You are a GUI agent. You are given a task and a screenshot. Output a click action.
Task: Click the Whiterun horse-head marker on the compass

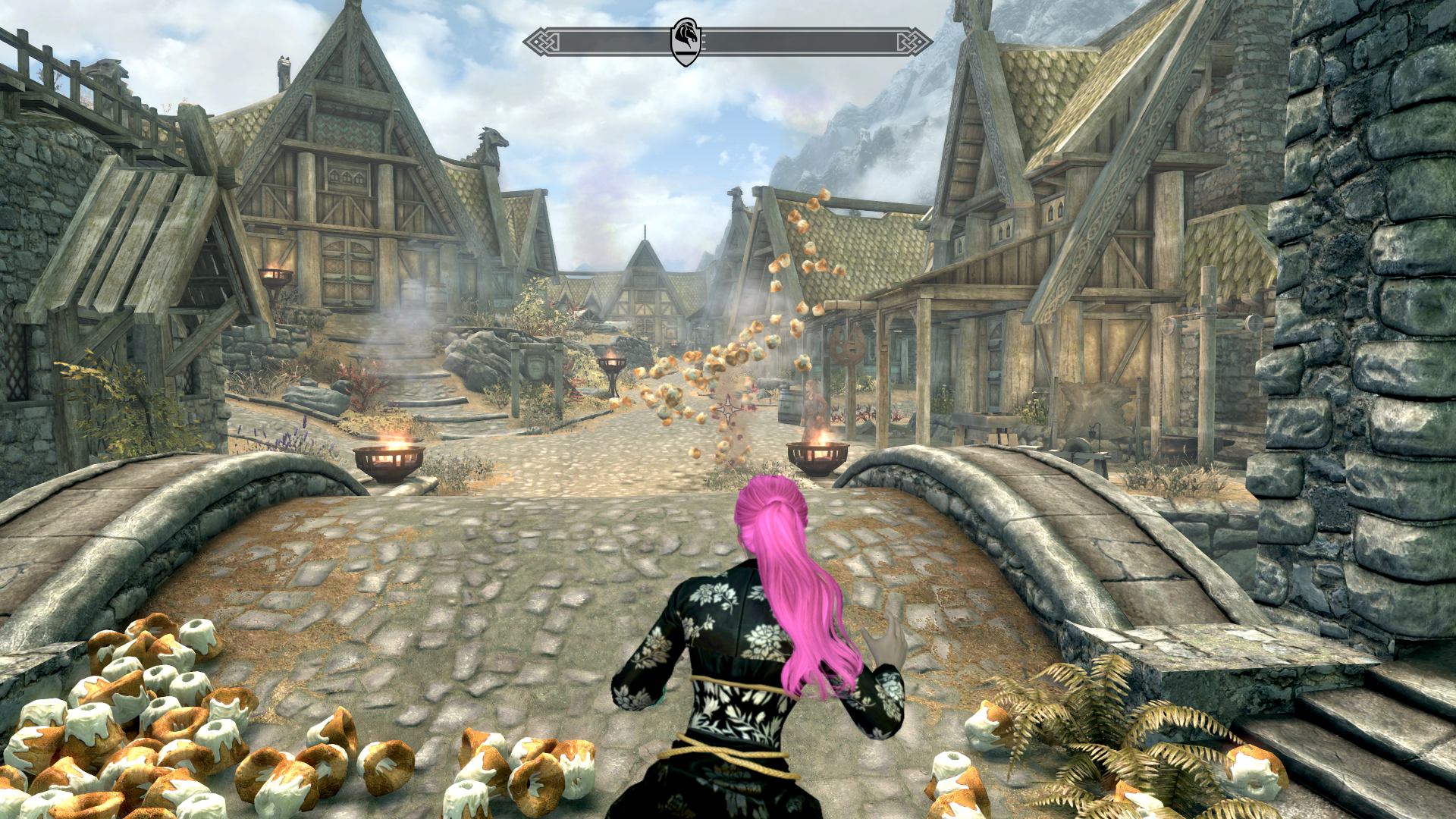(x=686, y=41)
